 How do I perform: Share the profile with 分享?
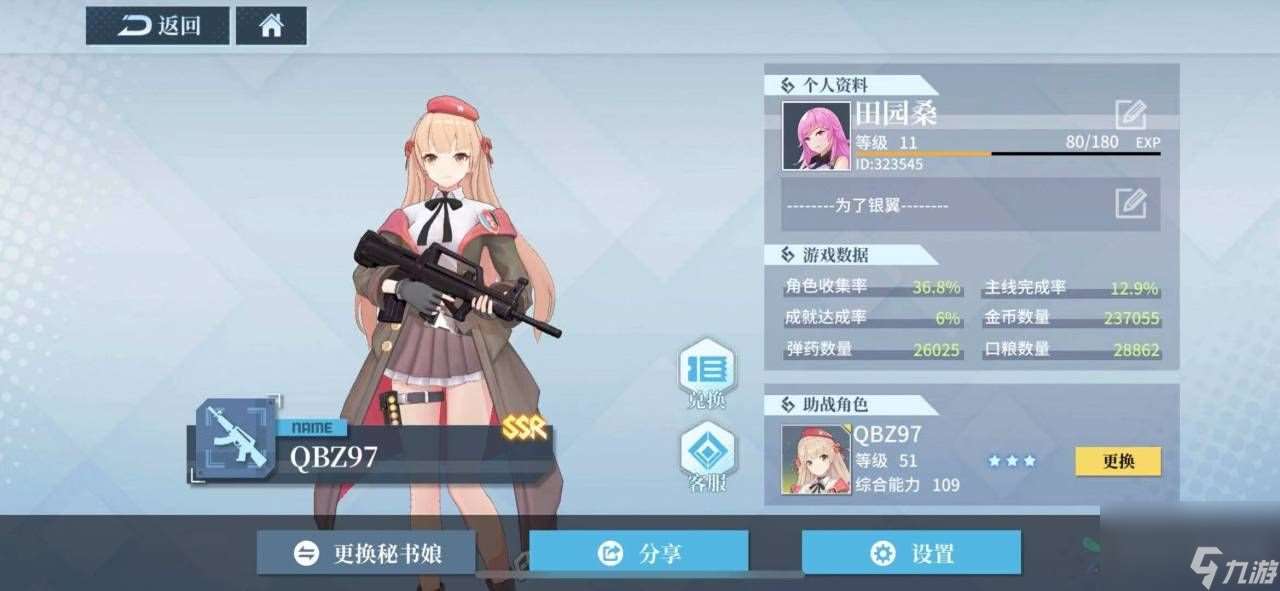point(639,553)
